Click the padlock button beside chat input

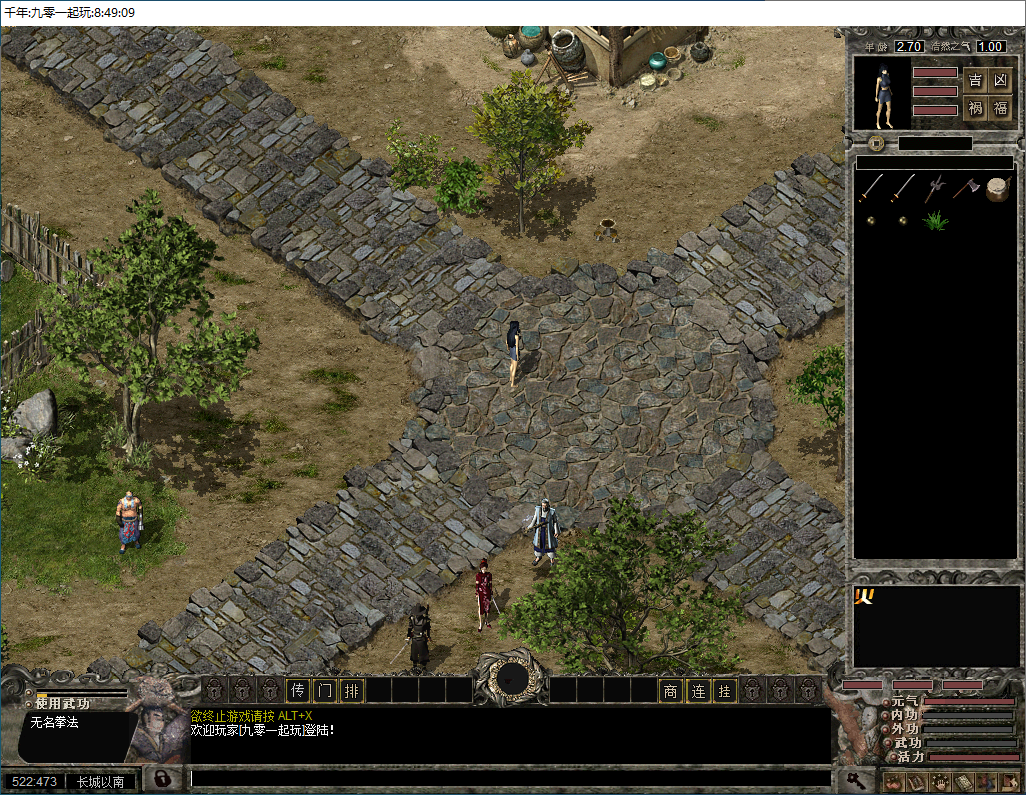[x=160, y=778]
